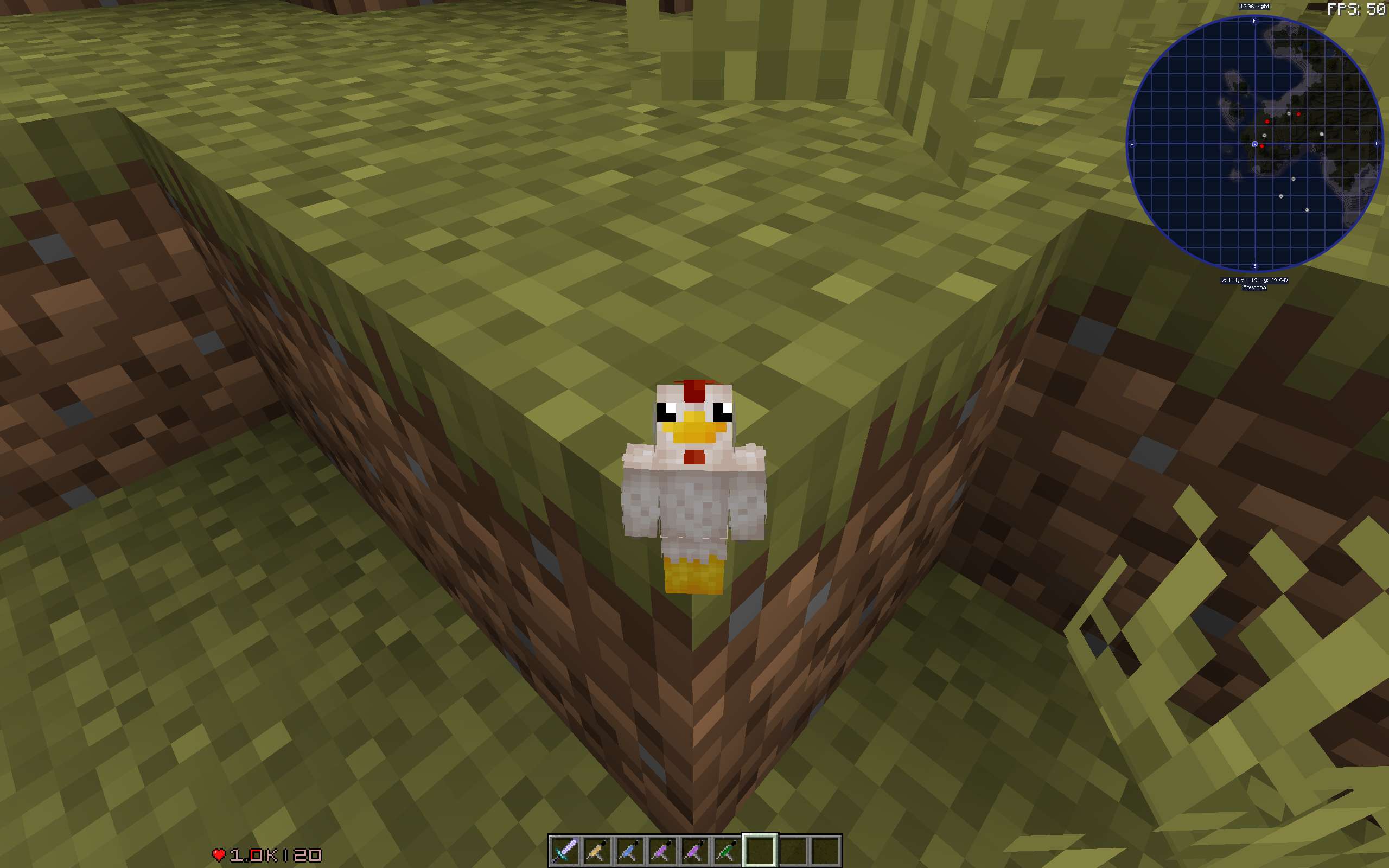
Task: Click the S compass marker on minimap
Action: [x=1254, y=266]
